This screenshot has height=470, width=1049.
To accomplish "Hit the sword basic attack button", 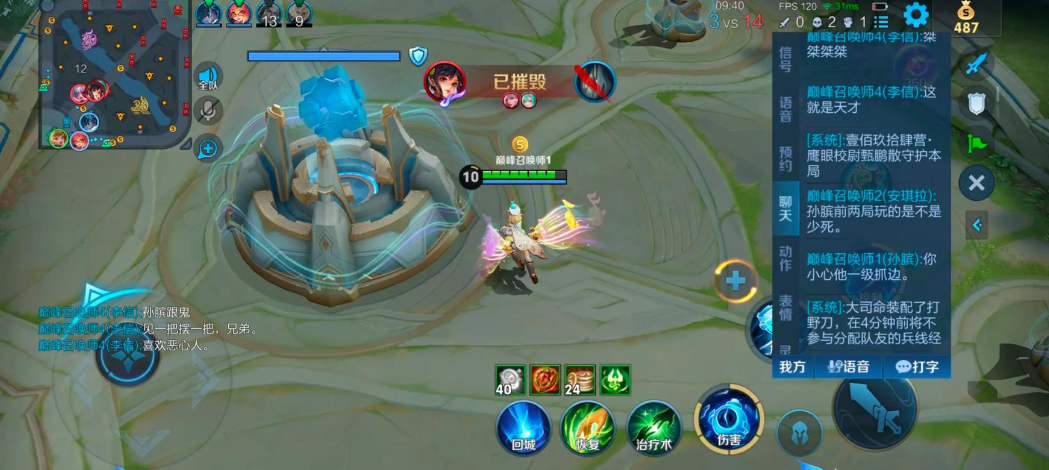I will tap(874, 409).
